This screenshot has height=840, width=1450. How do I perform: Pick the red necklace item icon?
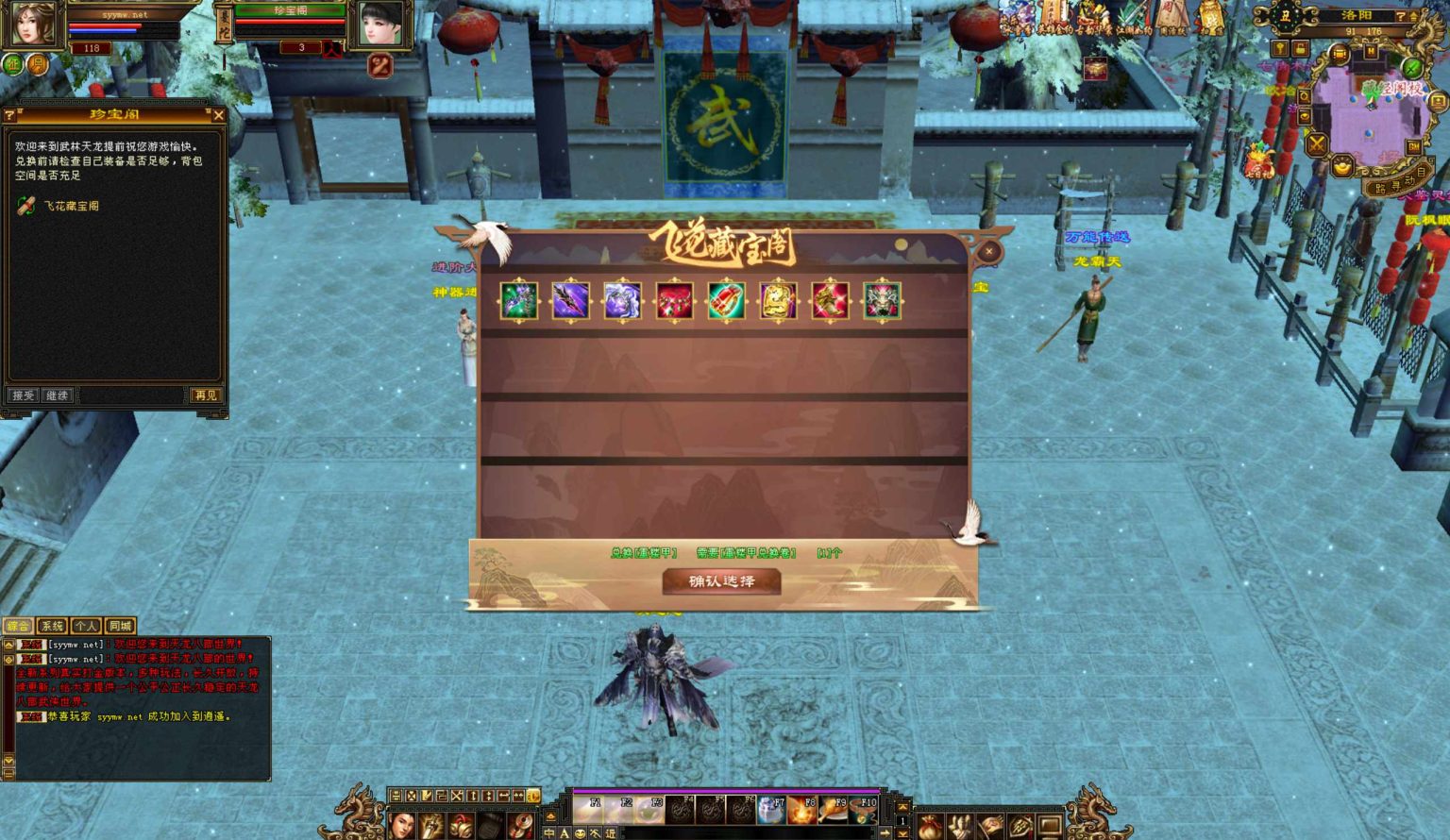pyautogui.click(x=674, y=301)
